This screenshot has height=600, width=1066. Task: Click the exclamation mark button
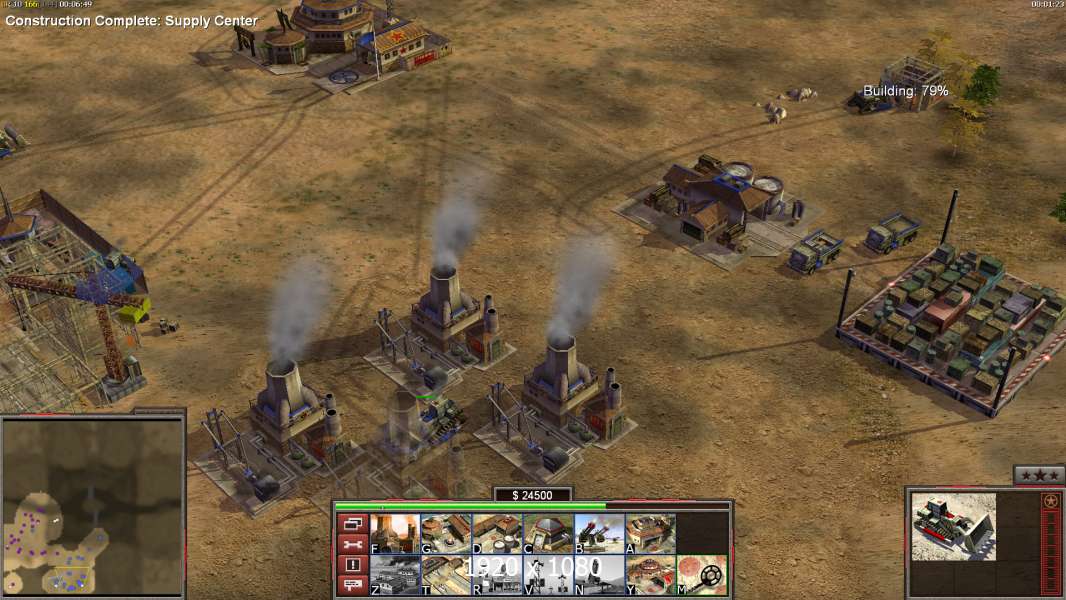[x=352, y=565]
